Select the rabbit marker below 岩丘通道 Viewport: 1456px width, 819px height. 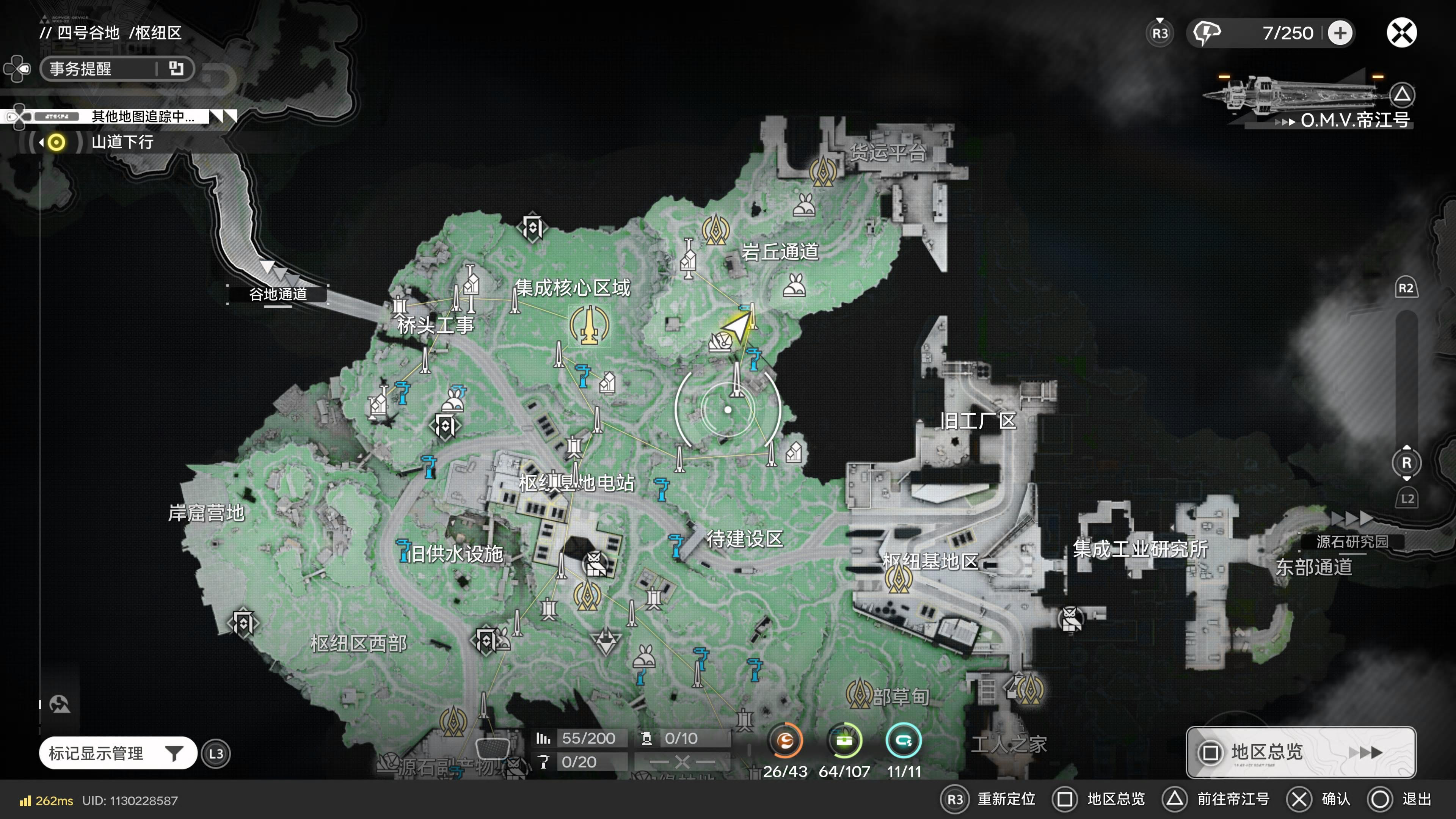pos(794,286)
